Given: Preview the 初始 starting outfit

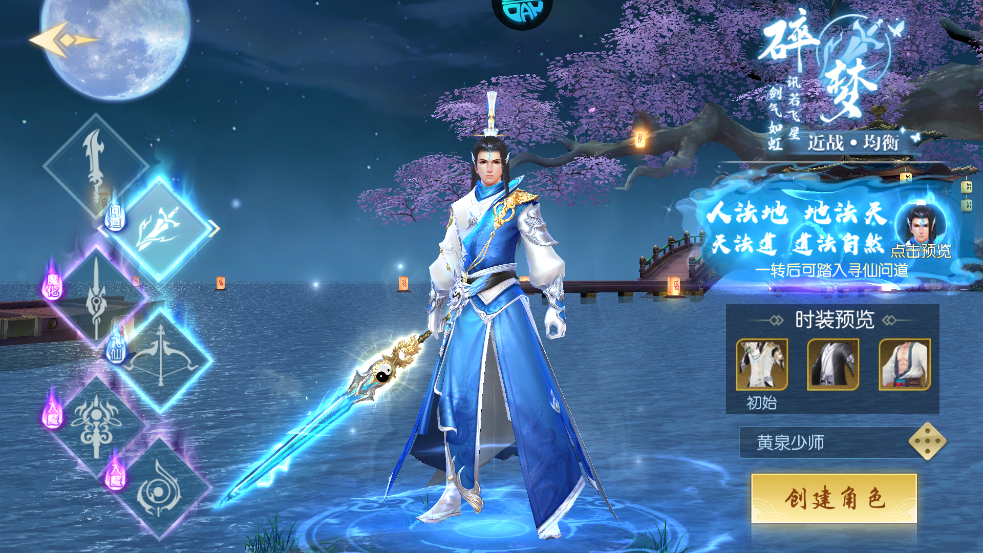Looking at the screenshot, I should (x=762, y=365).
